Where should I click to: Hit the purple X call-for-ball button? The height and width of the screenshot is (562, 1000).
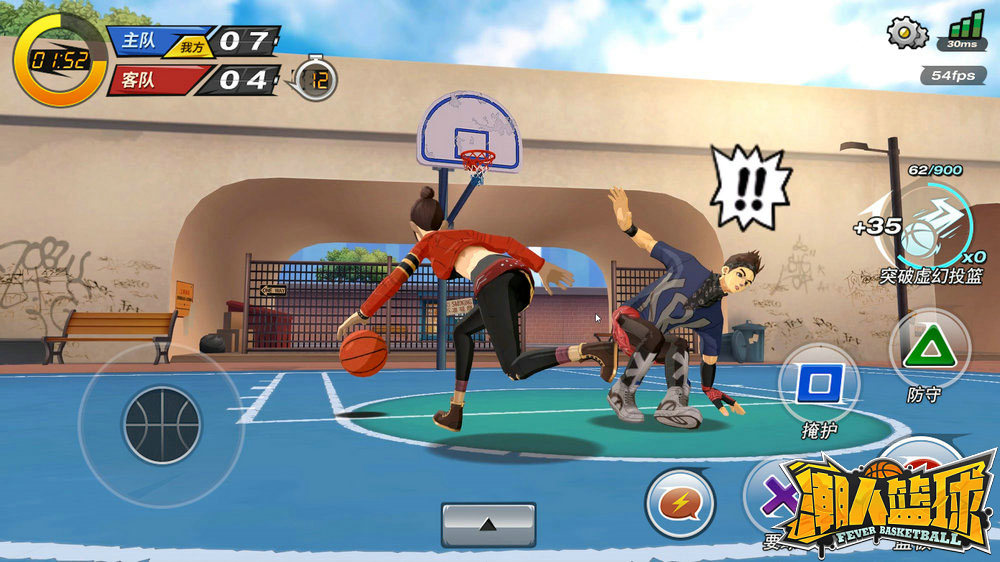click(774, 494)
